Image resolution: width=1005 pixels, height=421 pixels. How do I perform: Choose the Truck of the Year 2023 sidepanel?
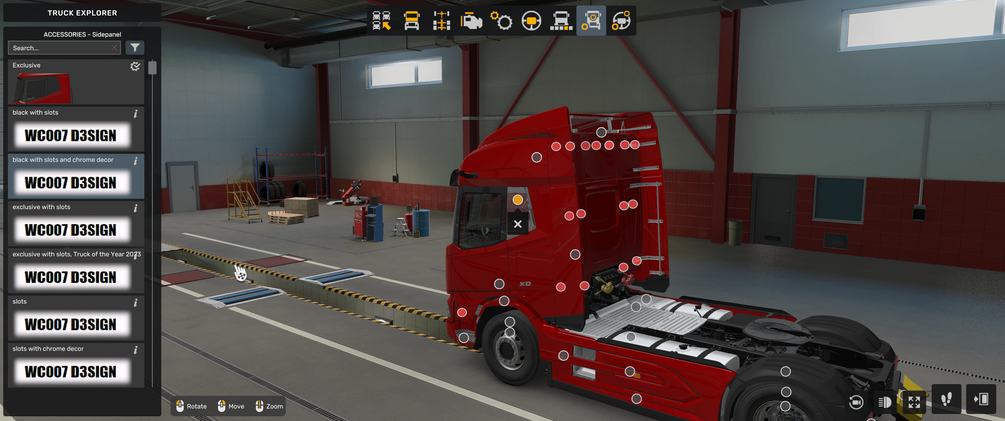coord(70,276)
